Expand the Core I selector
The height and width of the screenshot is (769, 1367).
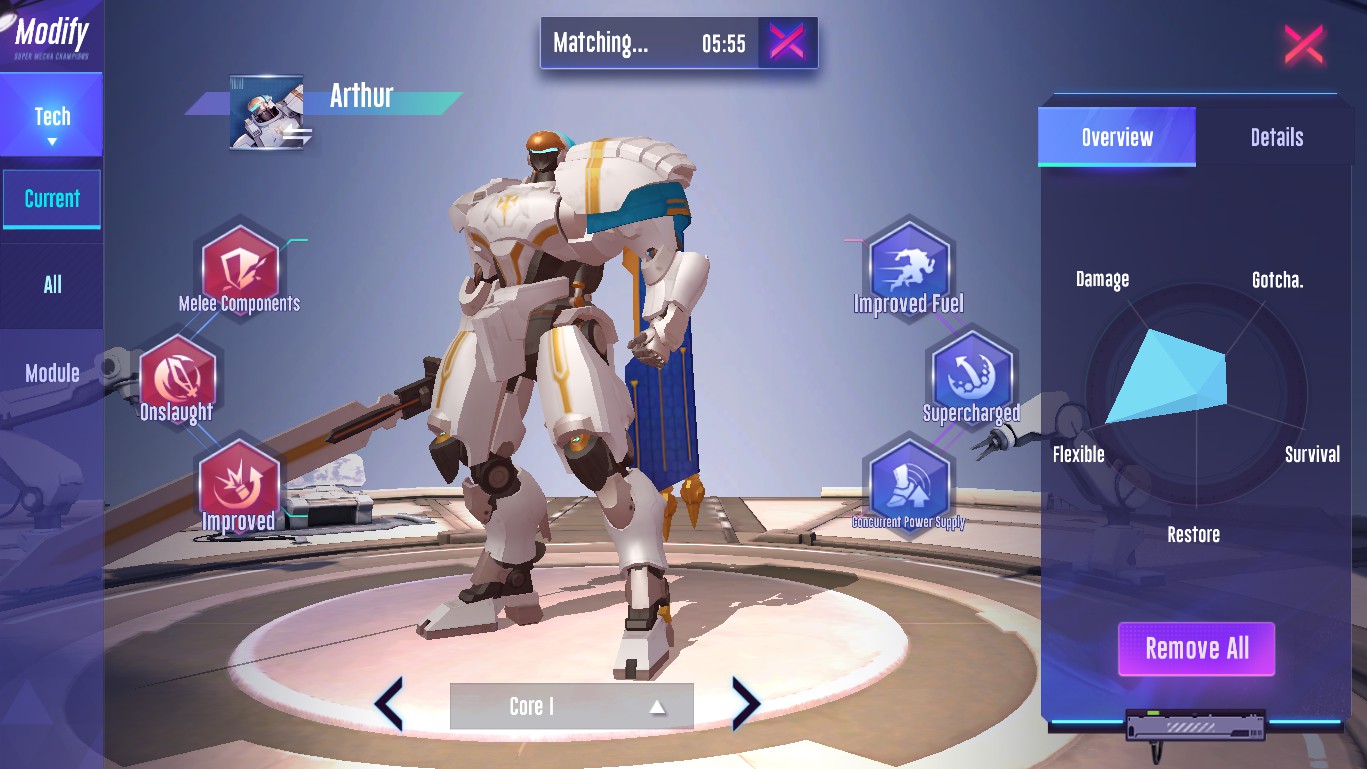pos(571,706)
